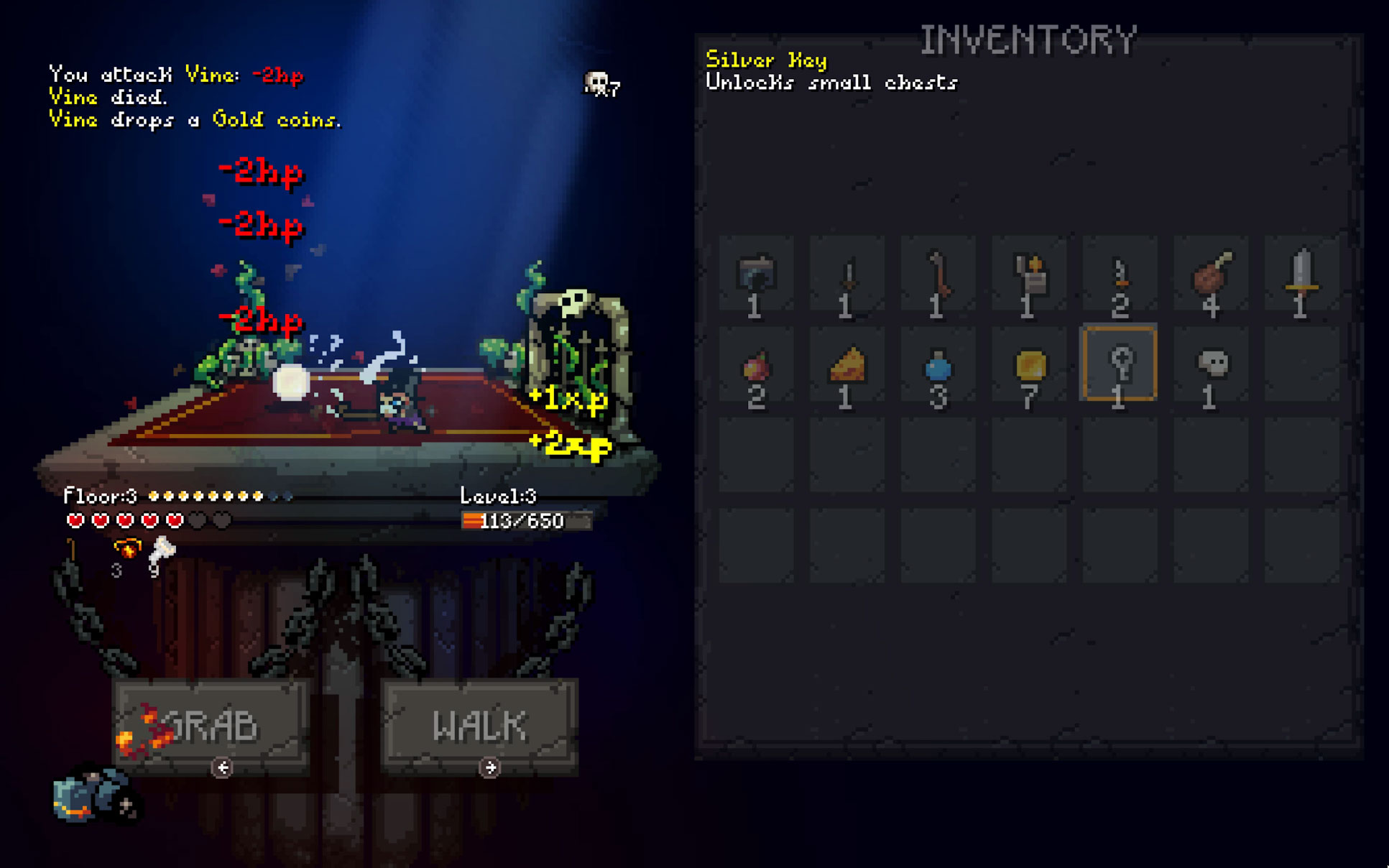This screenshot has width=1389, height=868.
Task: Select the gold coins stack
Action: tap(1029, 365)
